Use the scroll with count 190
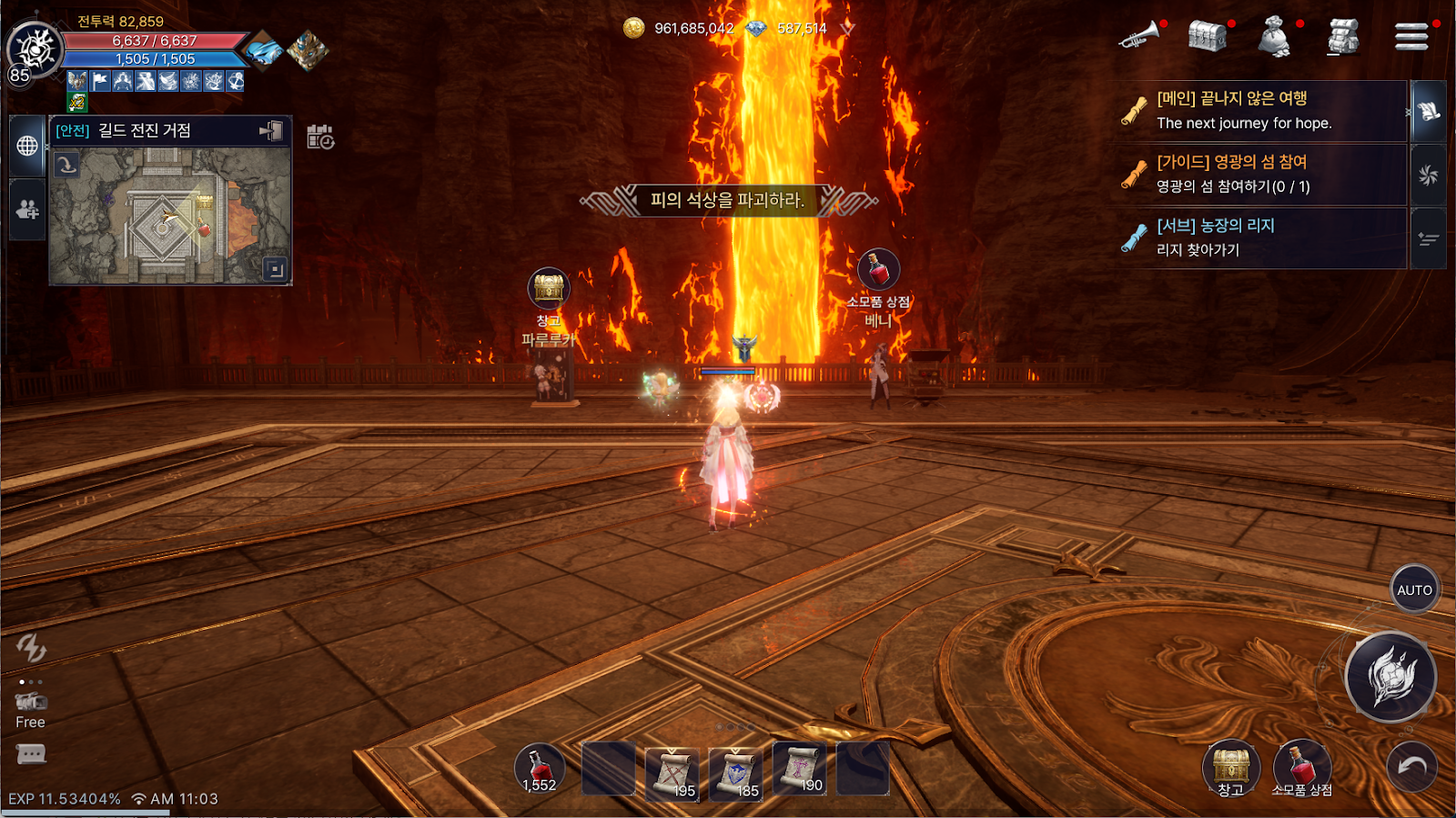Image resolution: width=1456 pixels, height=818 pixels. coord(800,768)
